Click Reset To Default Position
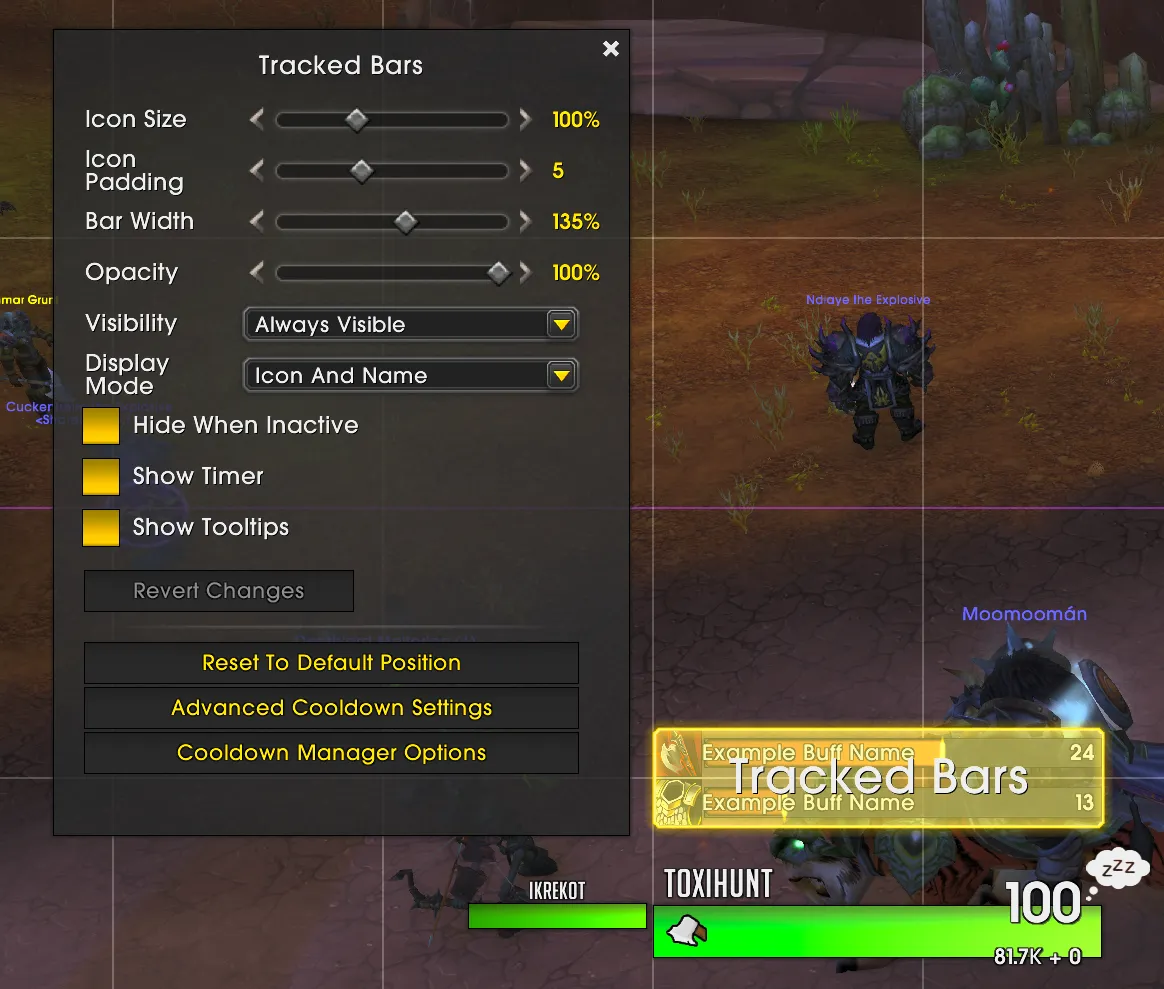1164x989 pixels. tap(331, 663)
